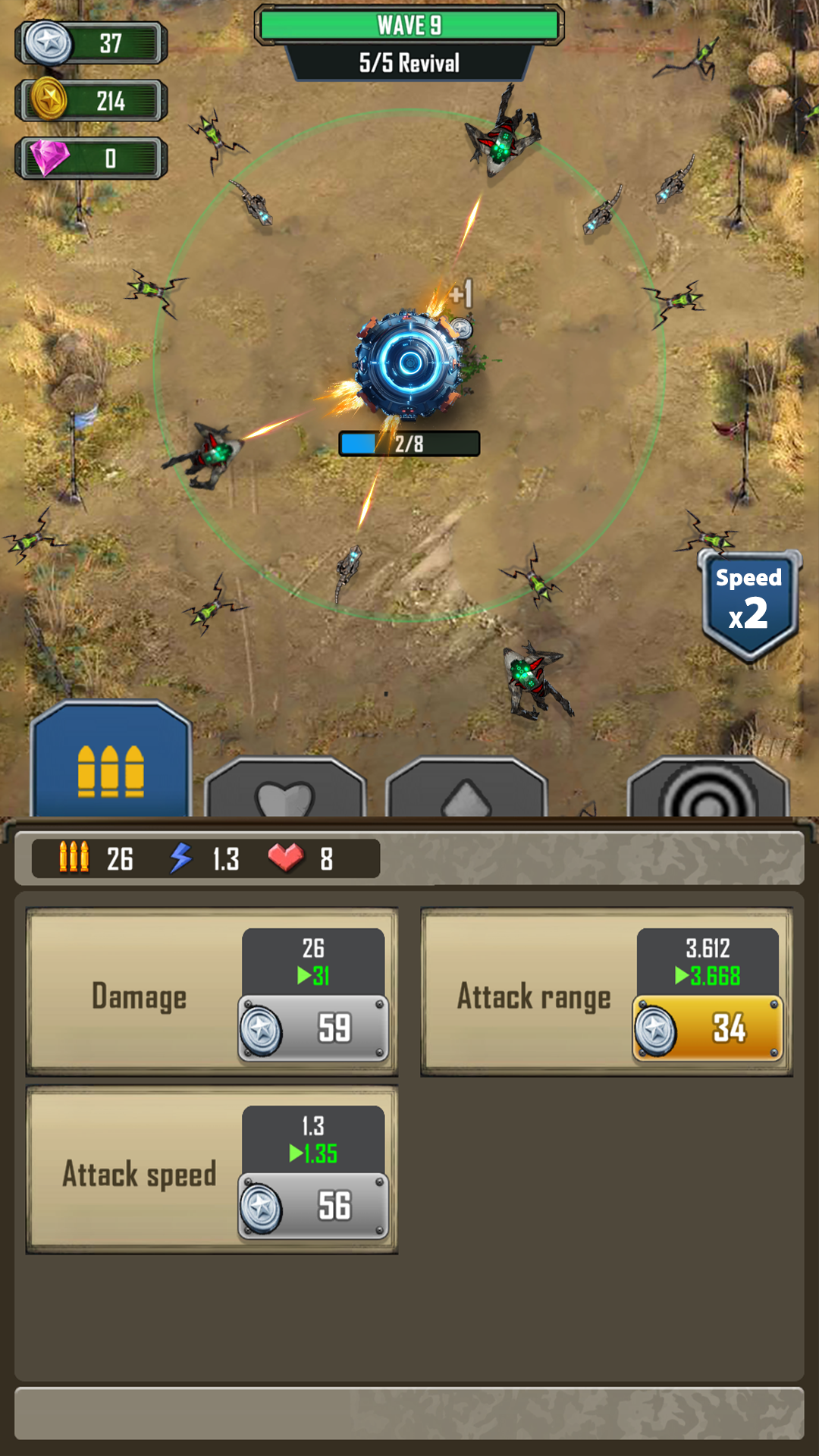Purchase the Attack range upgrade for 34

coord(708,1028)
